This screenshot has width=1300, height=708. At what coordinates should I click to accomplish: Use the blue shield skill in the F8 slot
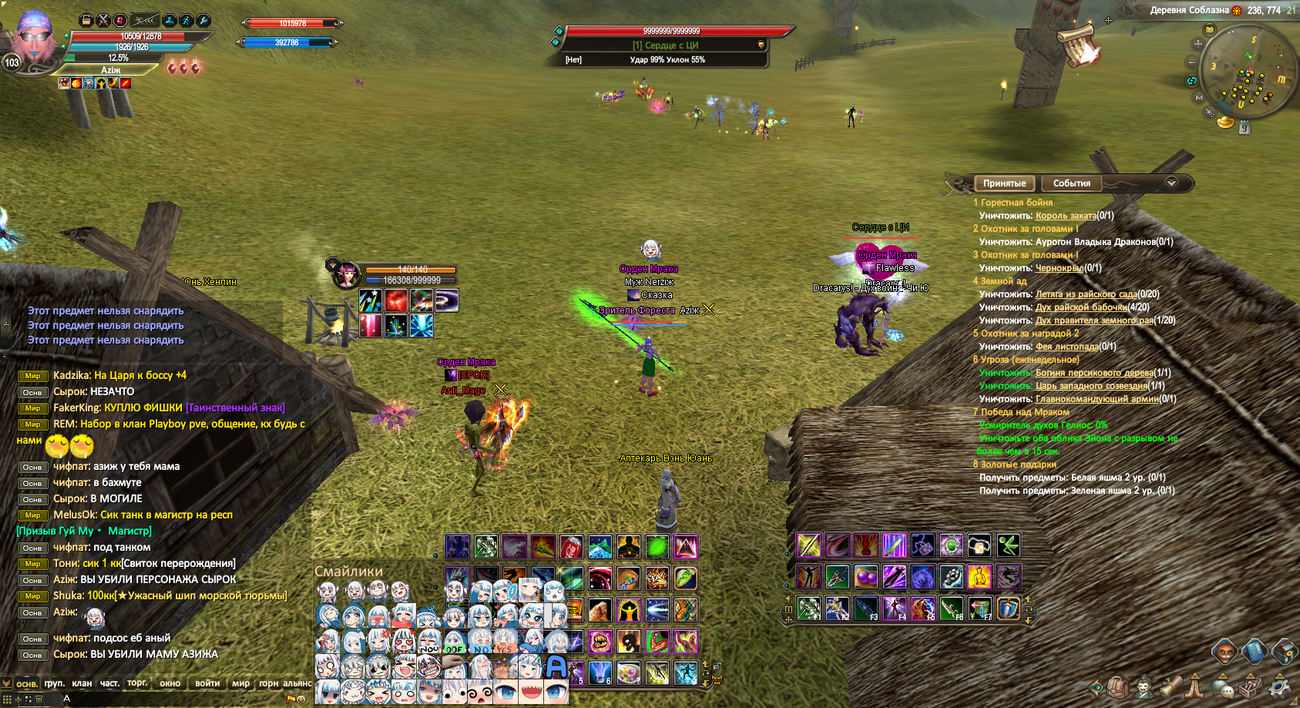tap(1009, 608)
